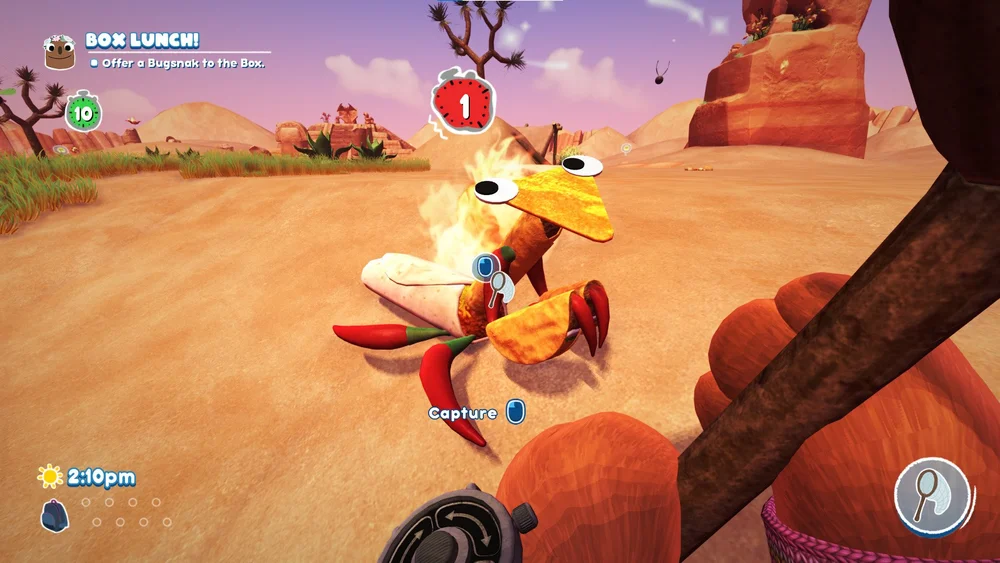Open the backpack icon

point(54,514)
